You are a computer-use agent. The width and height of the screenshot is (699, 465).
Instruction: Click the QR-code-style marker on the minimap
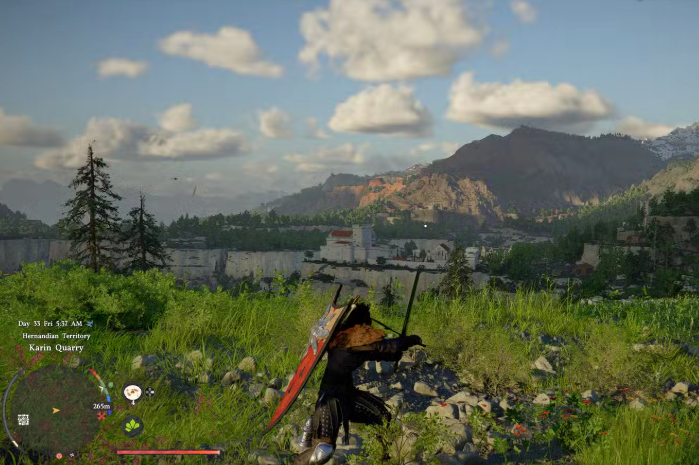coord(23,419)
